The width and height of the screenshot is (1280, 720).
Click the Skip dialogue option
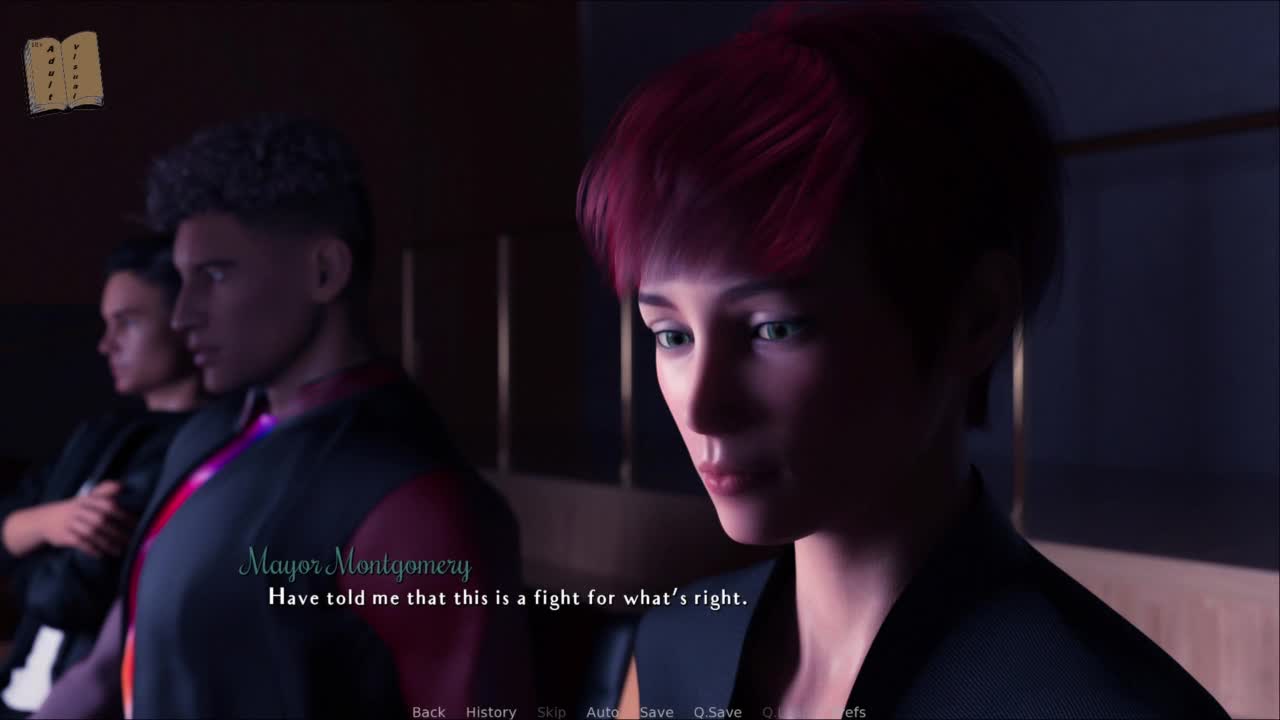tap(551, 712)
